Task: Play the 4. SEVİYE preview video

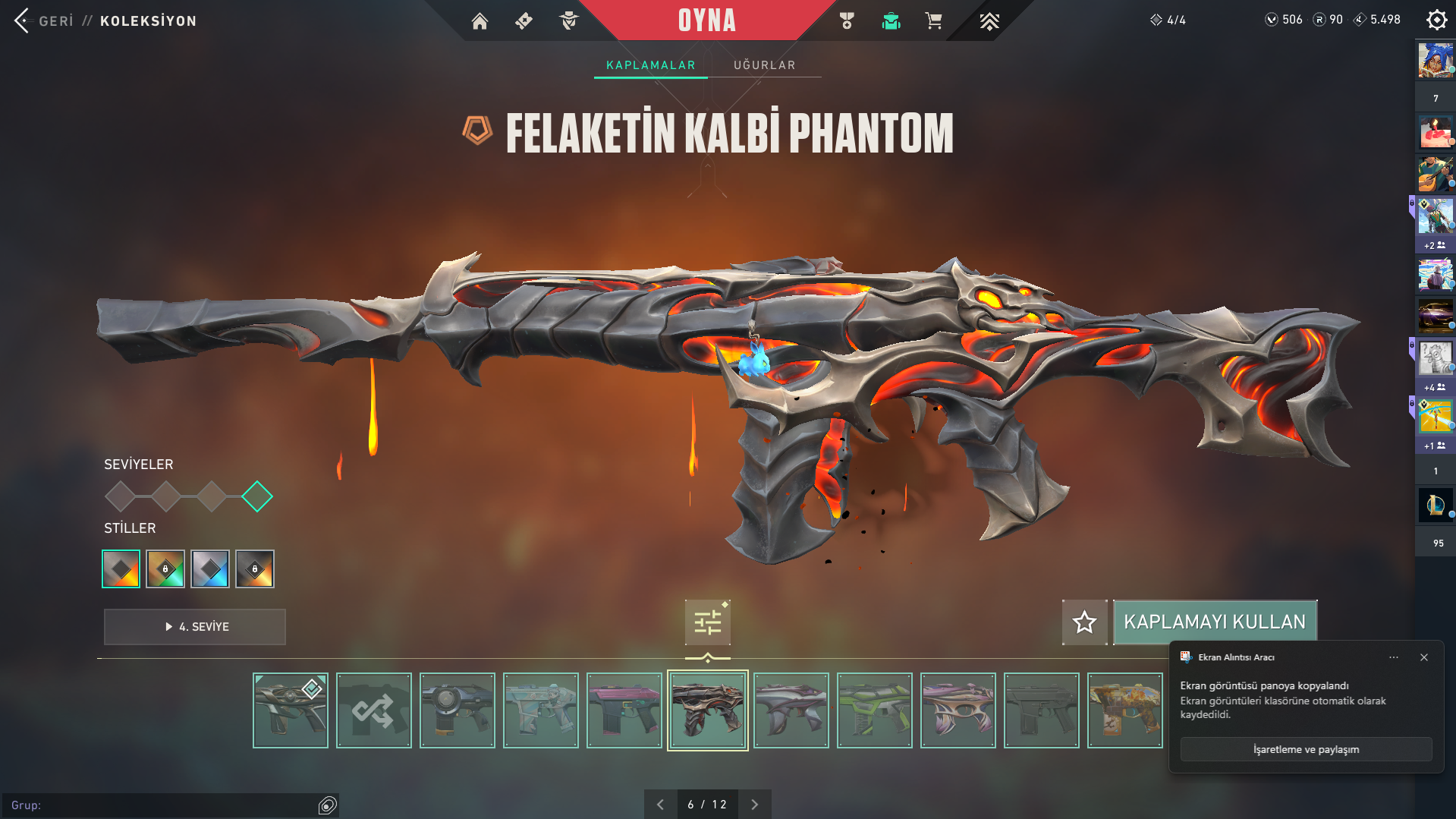Action: click(195, 627)
